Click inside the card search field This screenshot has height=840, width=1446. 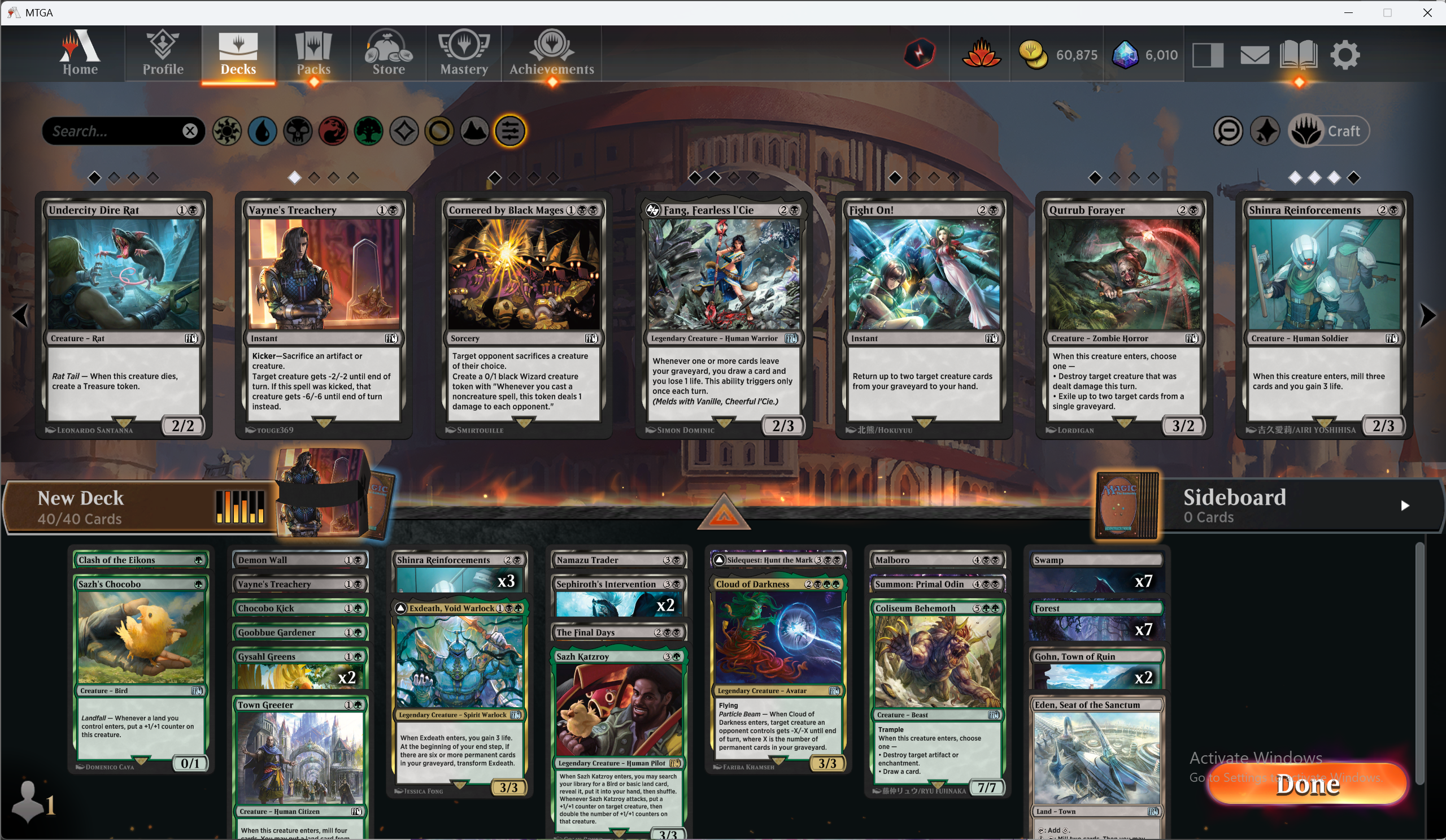coord(109,131)
